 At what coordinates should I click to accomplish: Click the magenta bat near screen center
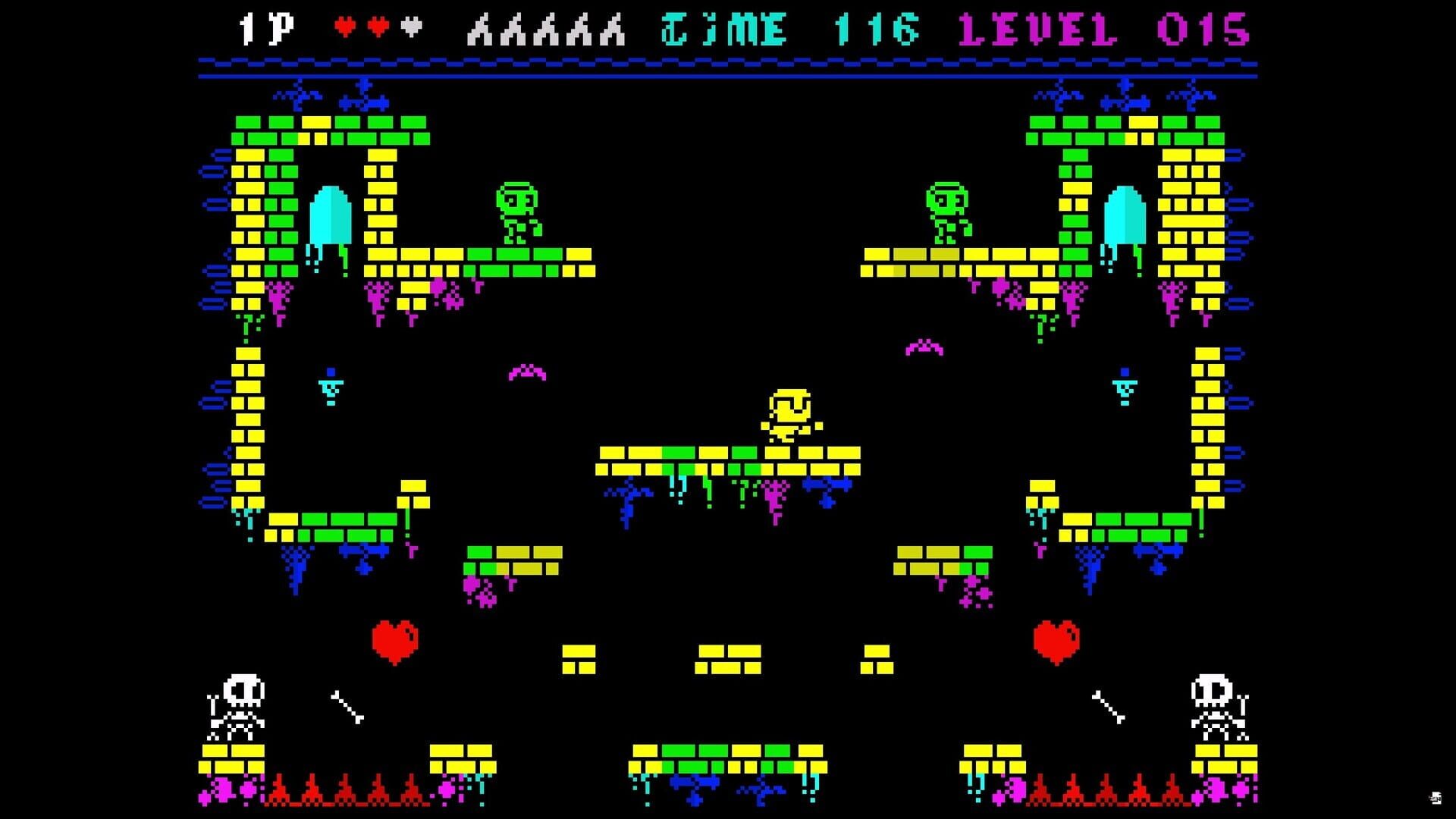[x=529, y=372]
